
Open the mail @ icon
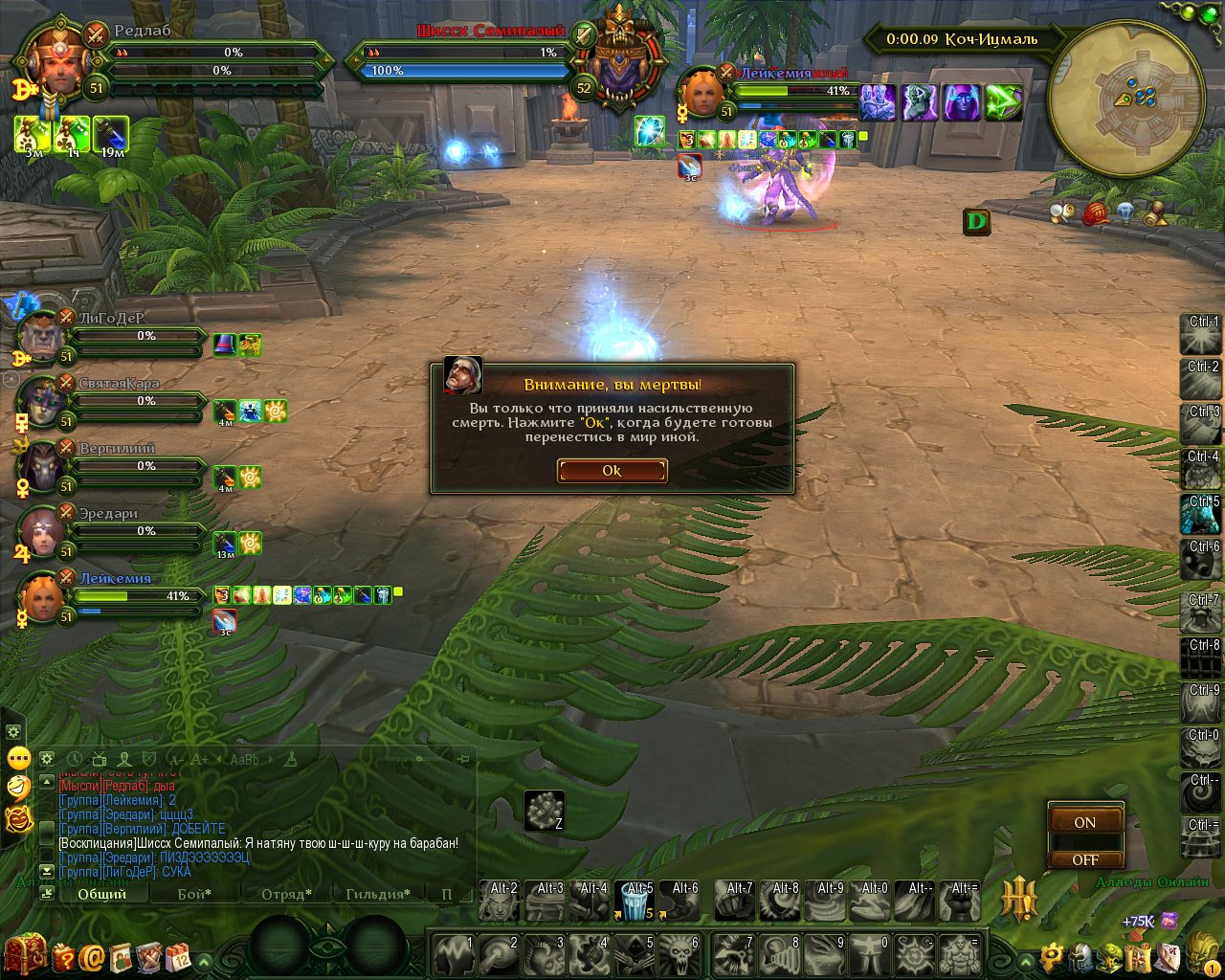(92, 956)
